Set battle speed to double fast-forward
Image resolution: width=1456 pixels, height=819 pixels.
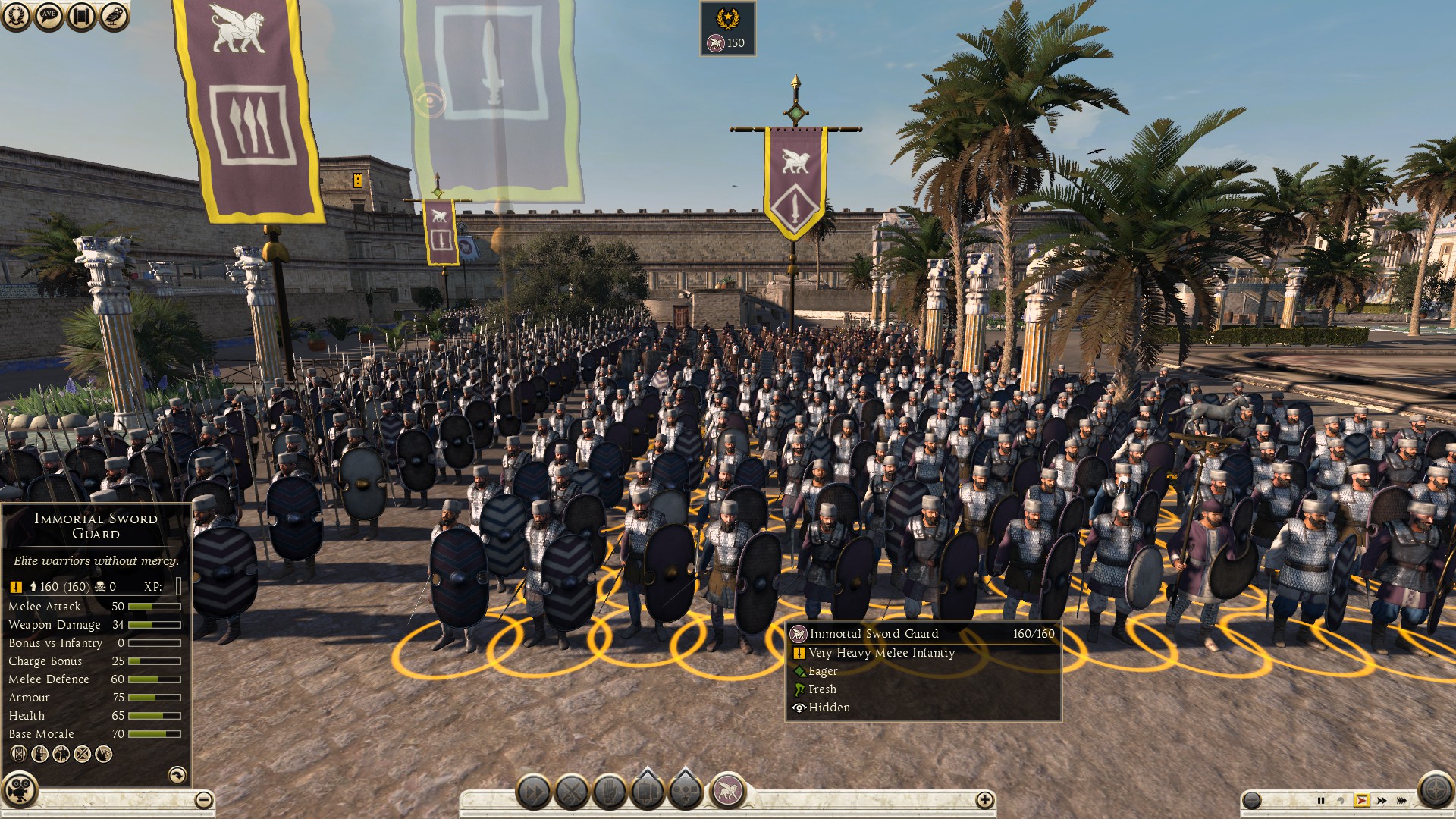(x=1382, y=800)
